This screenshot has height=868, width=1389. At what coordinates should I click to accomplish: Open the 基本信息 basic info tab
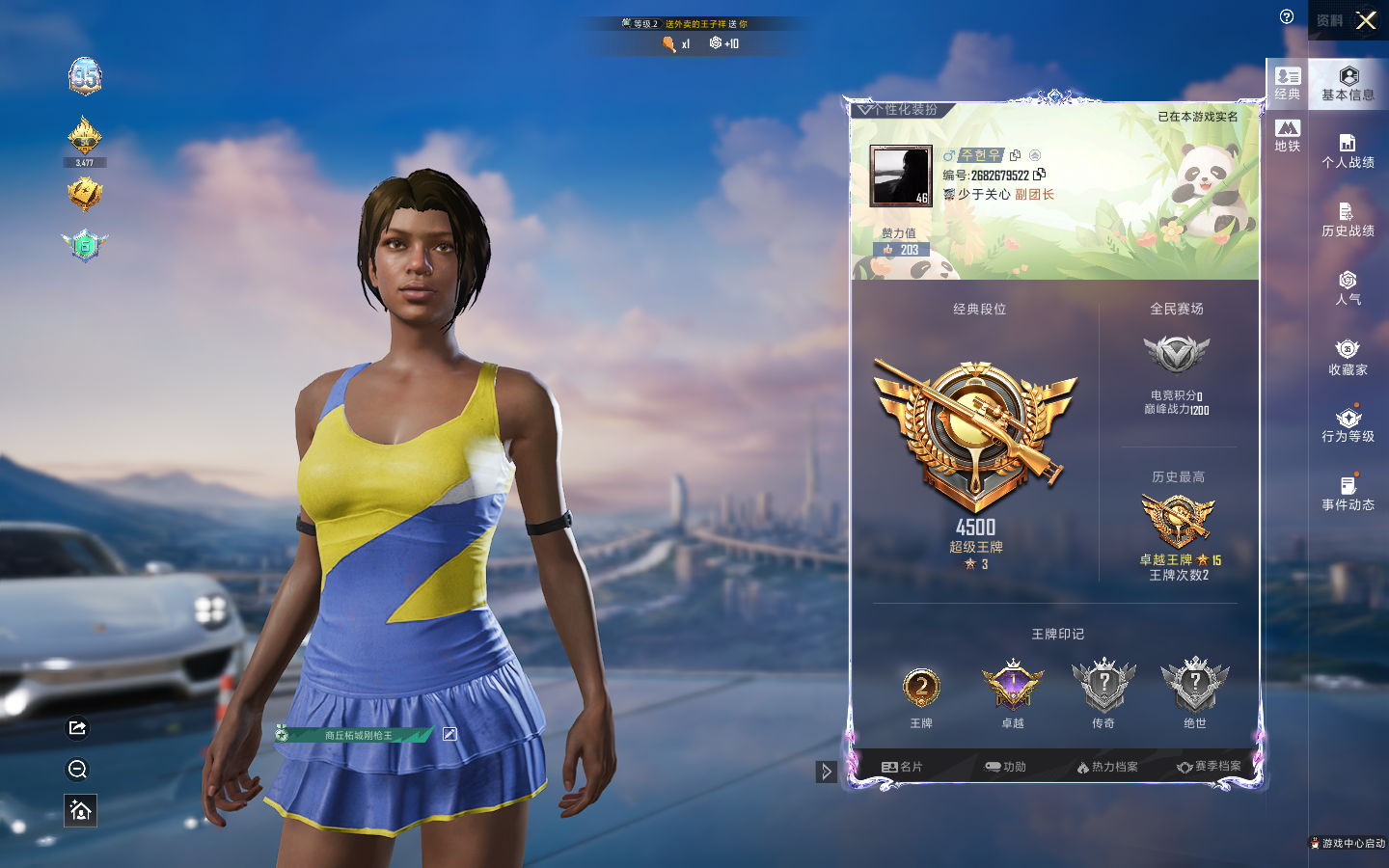(x=1348, y=84)
